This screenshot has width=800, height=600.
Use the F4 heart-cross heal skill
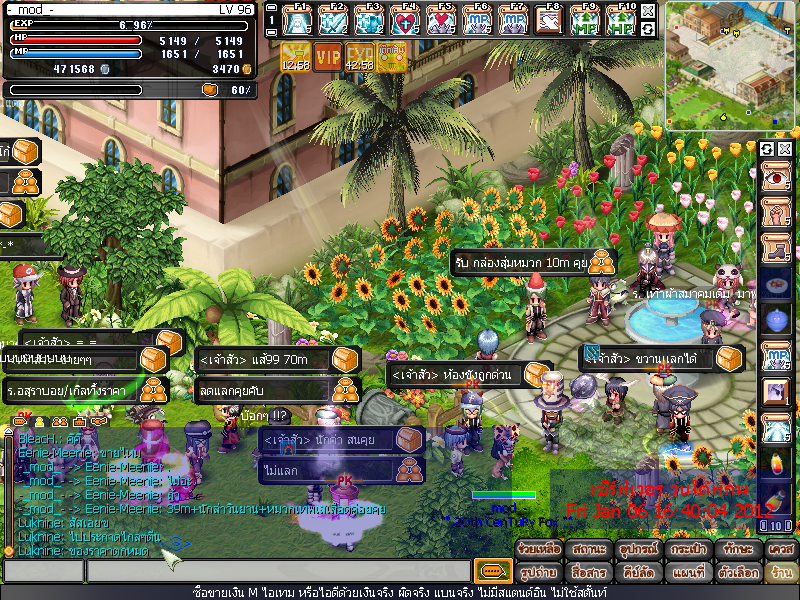click(406, 20)
